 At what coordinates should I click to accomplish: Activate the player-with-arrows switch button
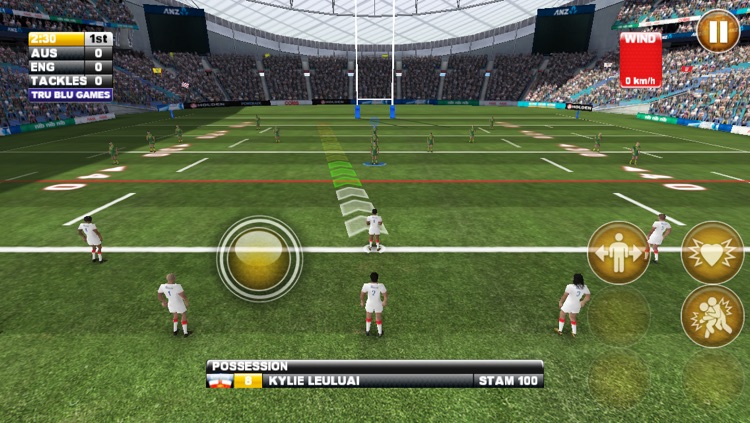coord(618,253)
